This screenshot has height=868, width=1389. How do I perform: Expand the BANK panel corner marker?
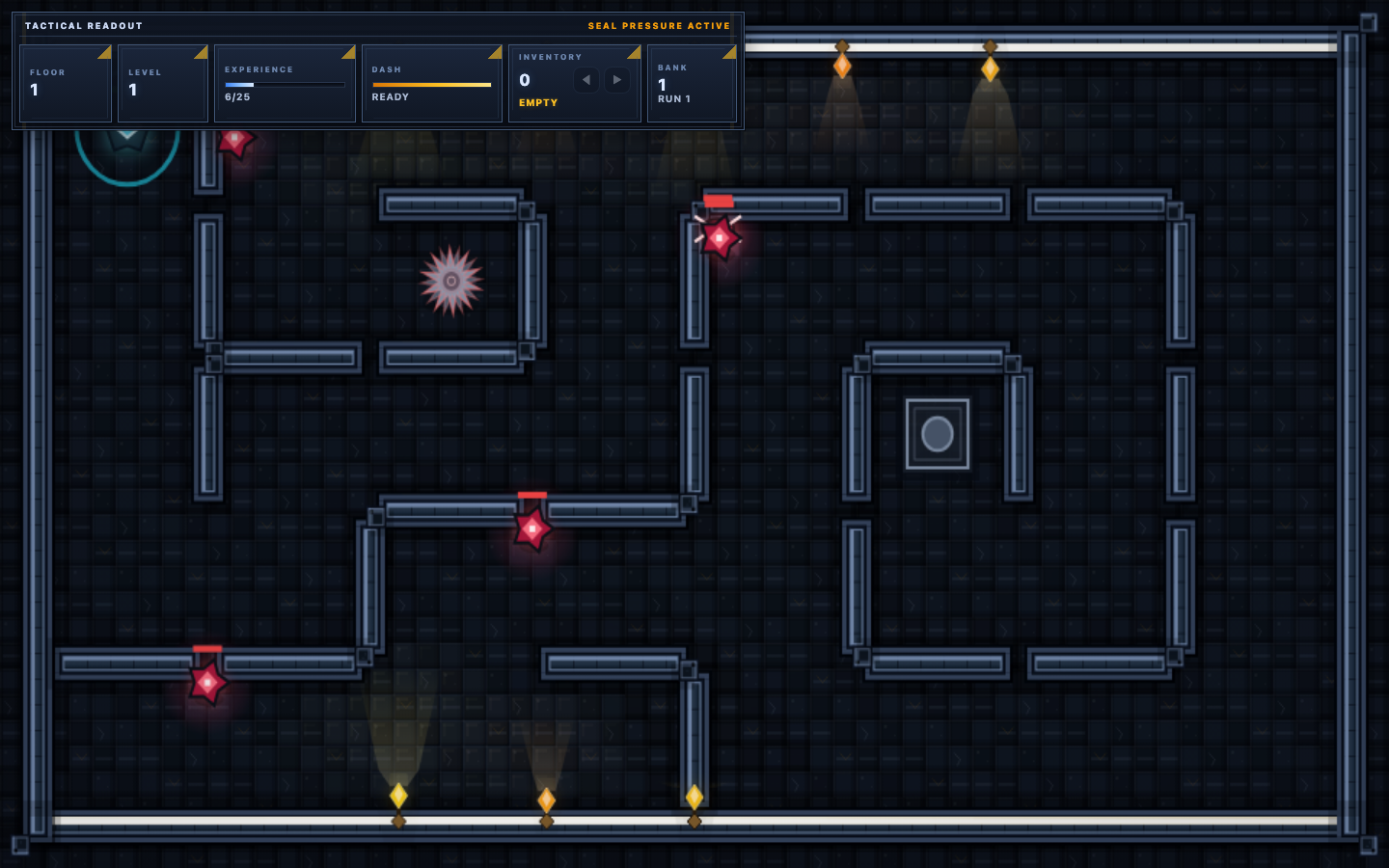730,54
